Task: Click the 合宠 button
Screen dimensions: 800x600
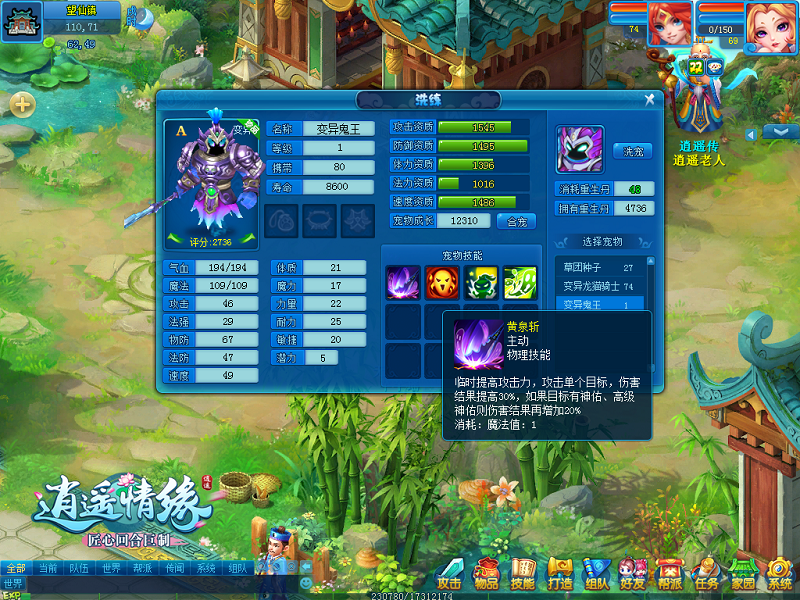Action: pos(517,221)
